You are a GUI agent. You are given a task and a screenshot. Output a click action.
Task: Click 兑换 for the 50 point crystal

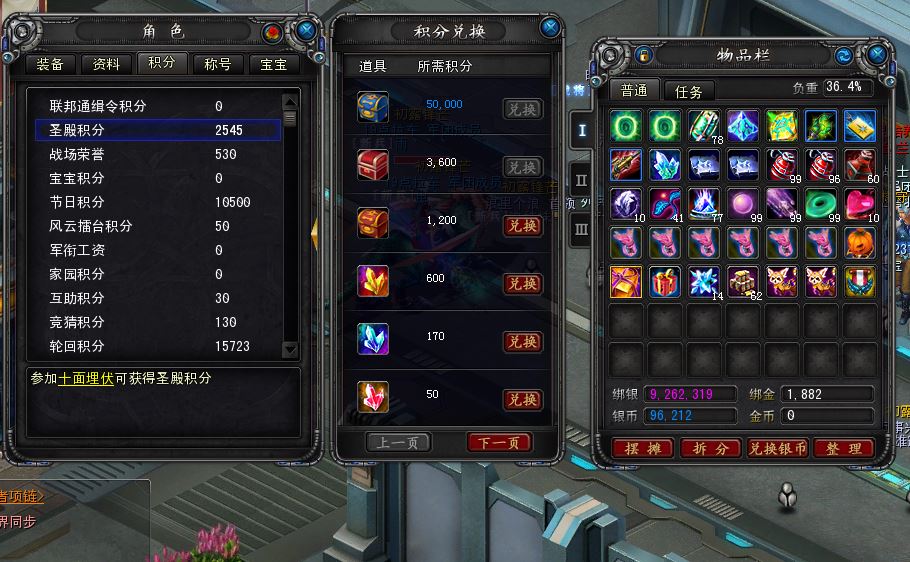click(522, 399)
